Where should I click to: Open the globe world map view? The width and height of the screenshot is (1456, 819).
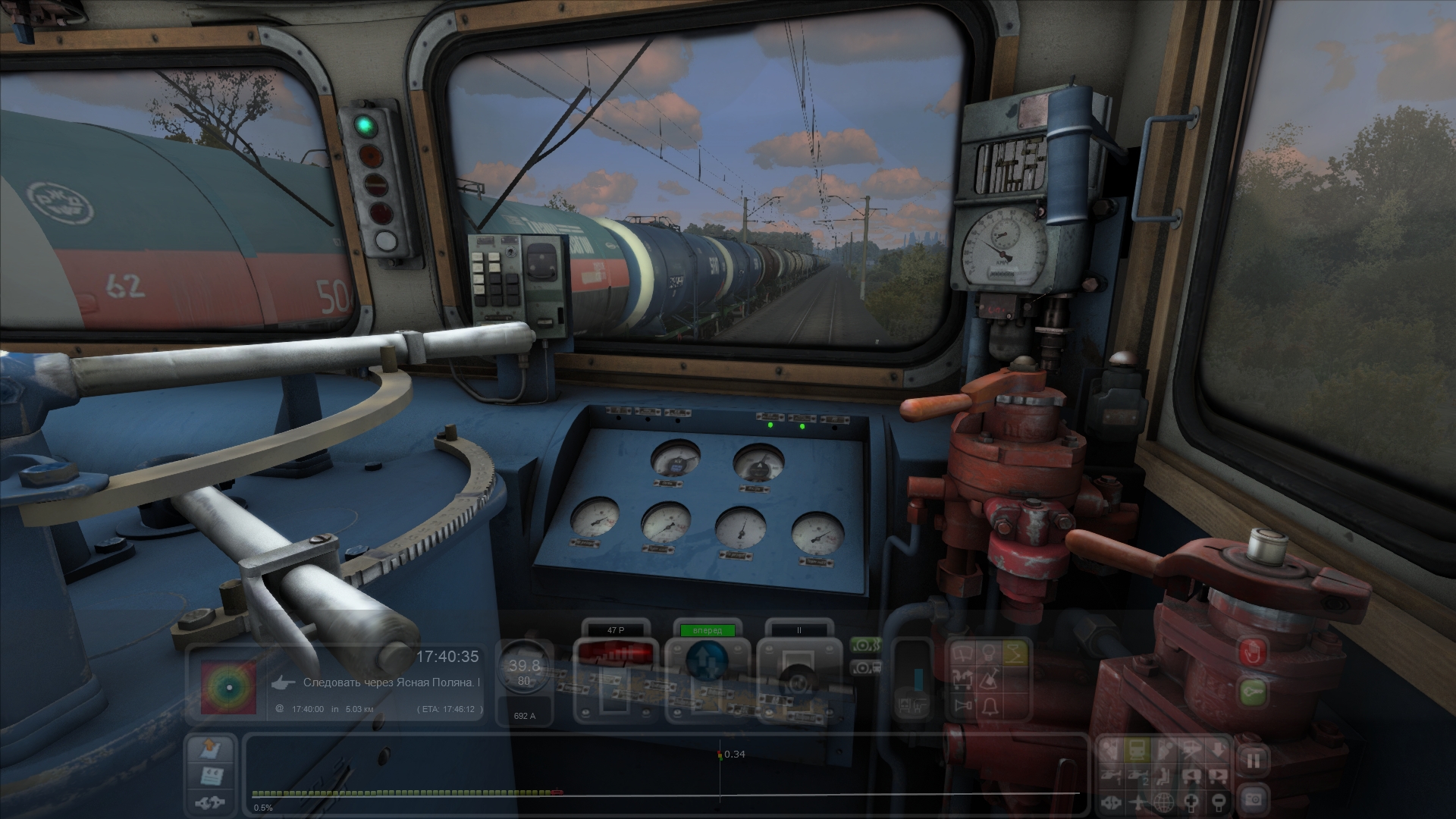1163,801
